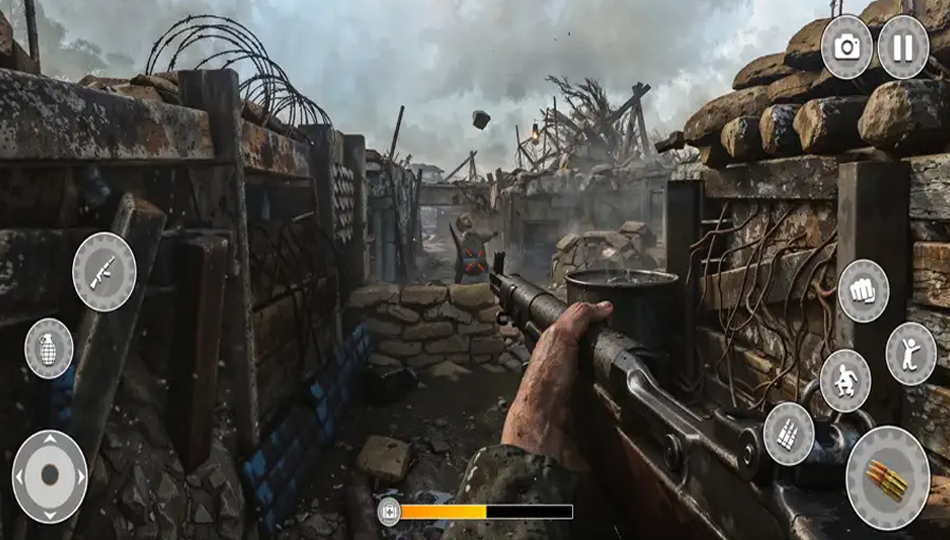Tap the jump figure button
Viewport: 950px width, 540px height.
(x=911, y=353)
